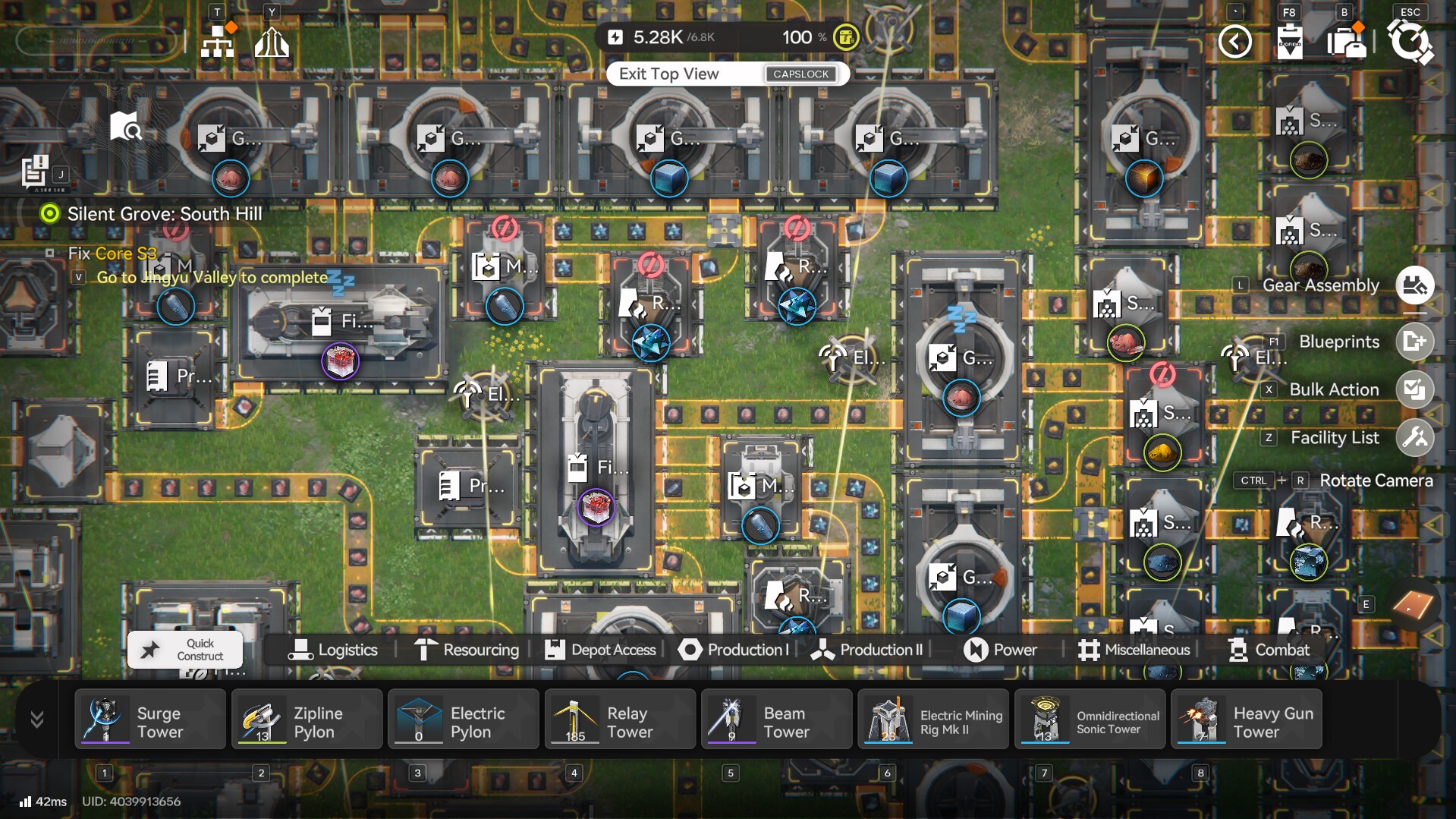Open the Facility List
Image resolution: width=1456 pixels, height=819 pixels.
1414,438
